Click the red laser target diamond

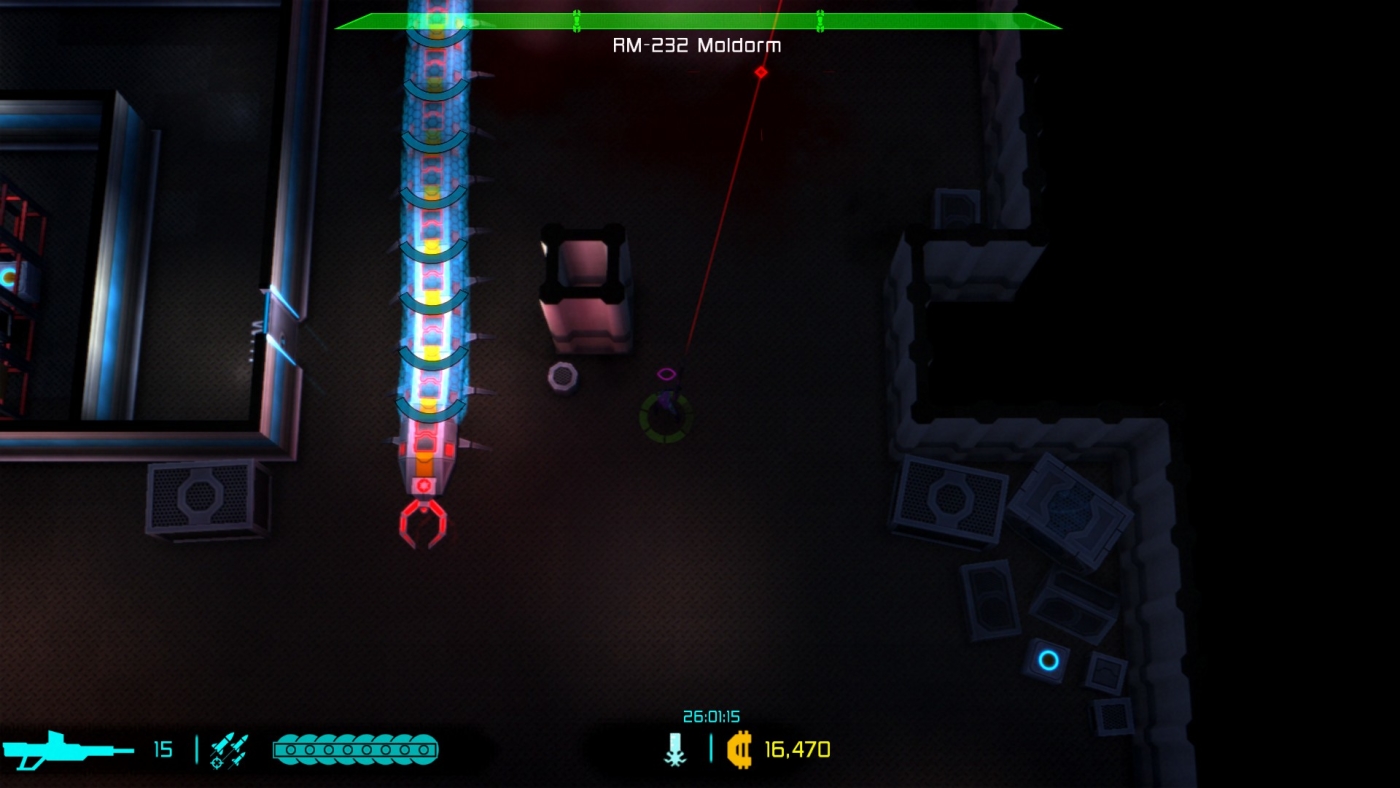760,71
